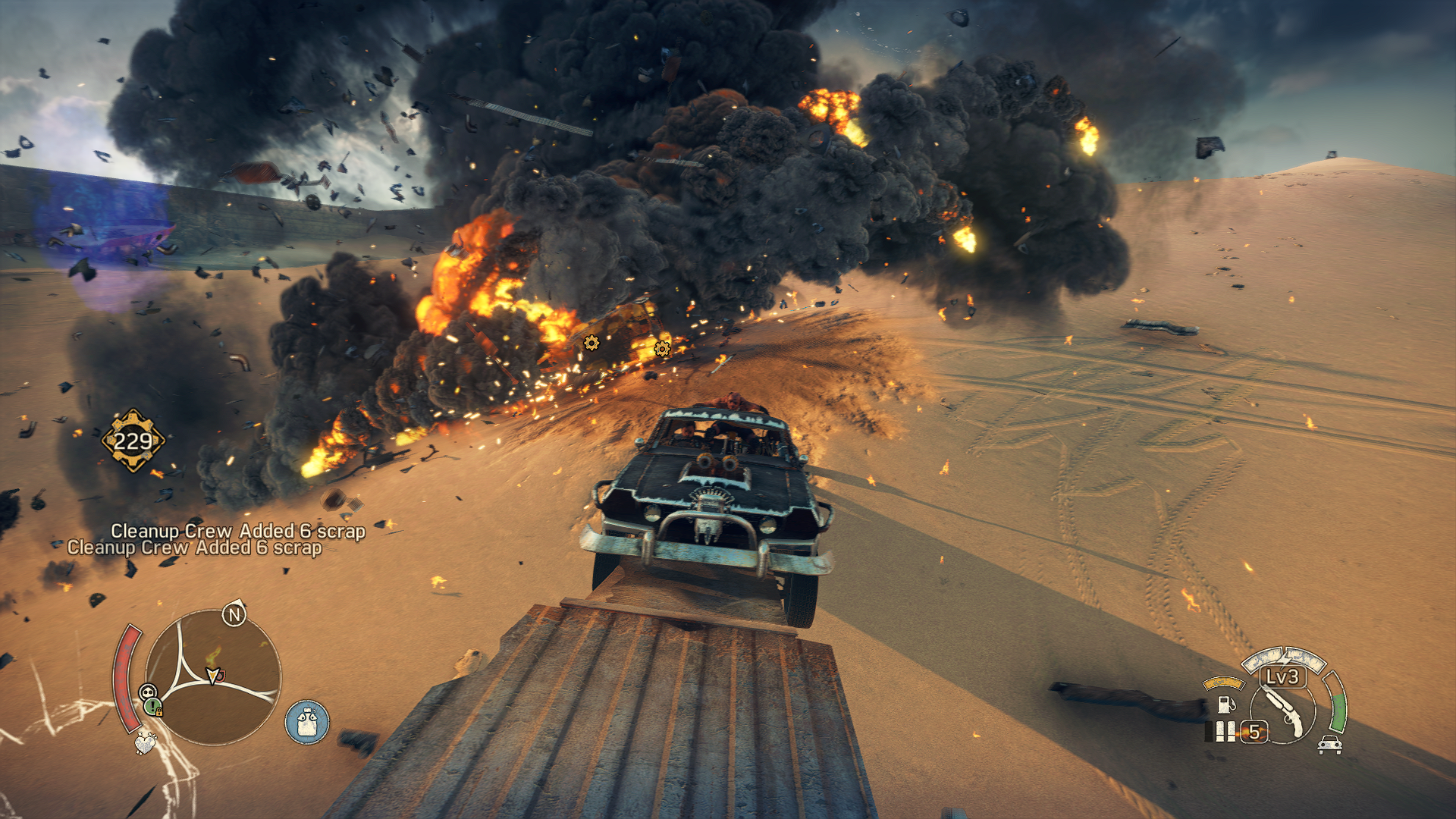Select the heart icon below the health arc

[x=144, y=742]
